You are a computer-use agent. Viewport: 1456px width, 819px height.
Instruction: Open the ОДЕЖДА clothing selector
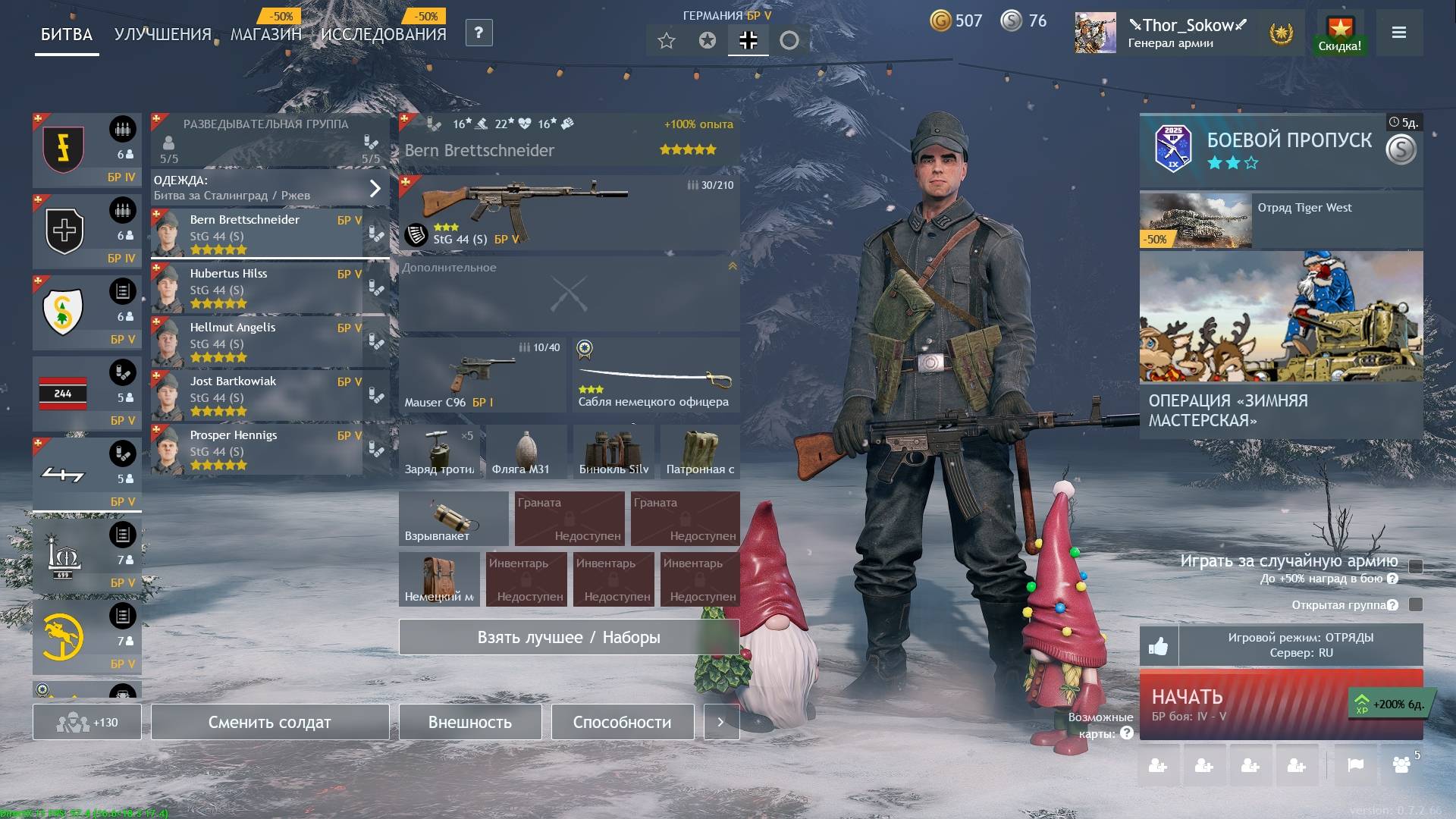[x=269, y=187]
